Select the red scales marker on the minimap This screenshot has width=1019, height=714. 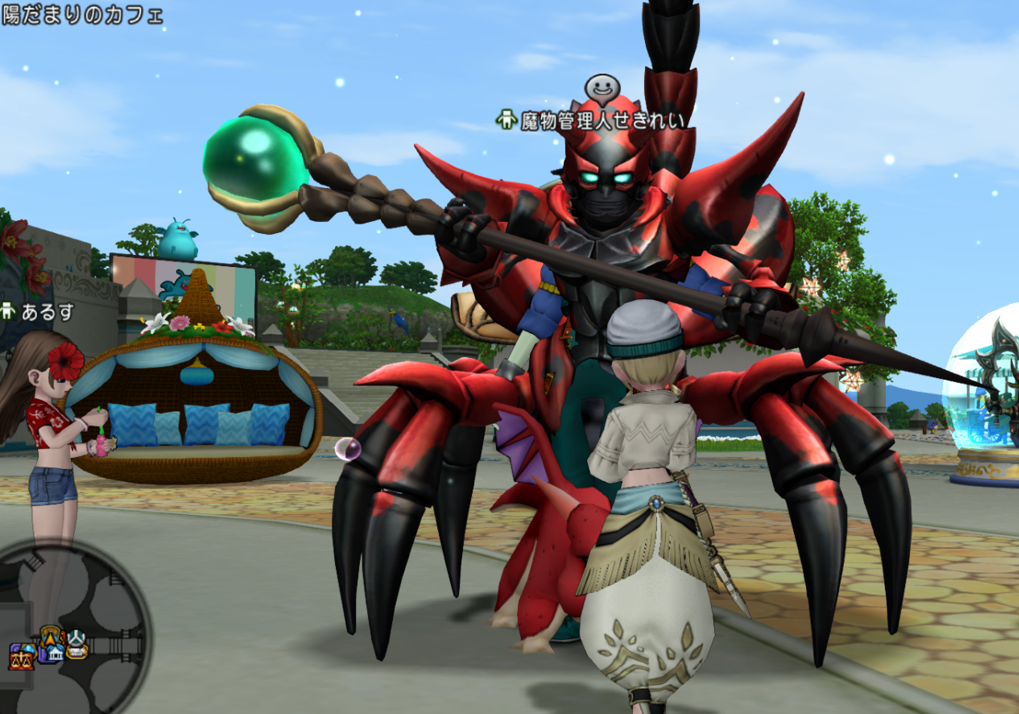coord(20,657)
